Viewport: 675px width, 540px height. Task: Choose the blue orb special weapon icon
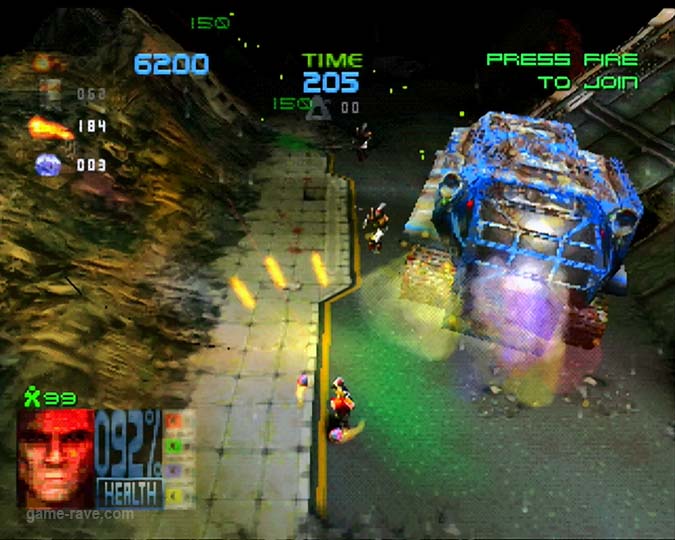click(x=48, y=165)
